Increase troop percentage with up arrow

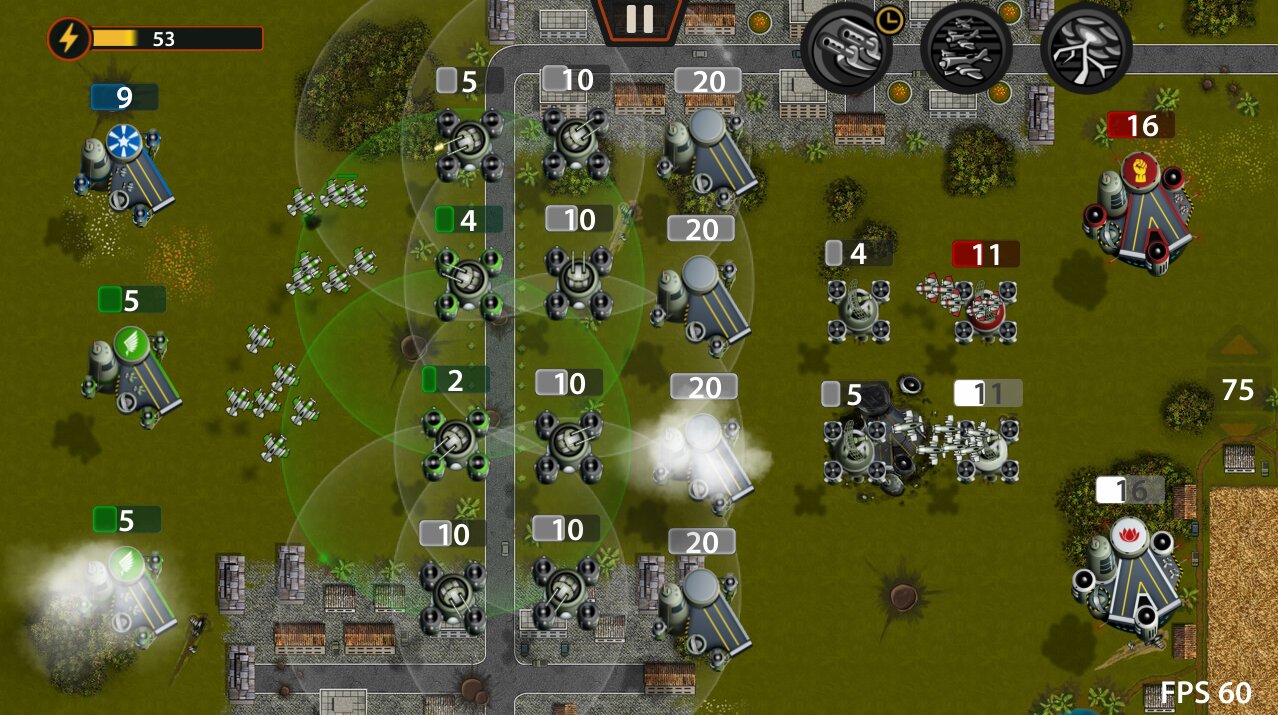(x=1238, y=347)
